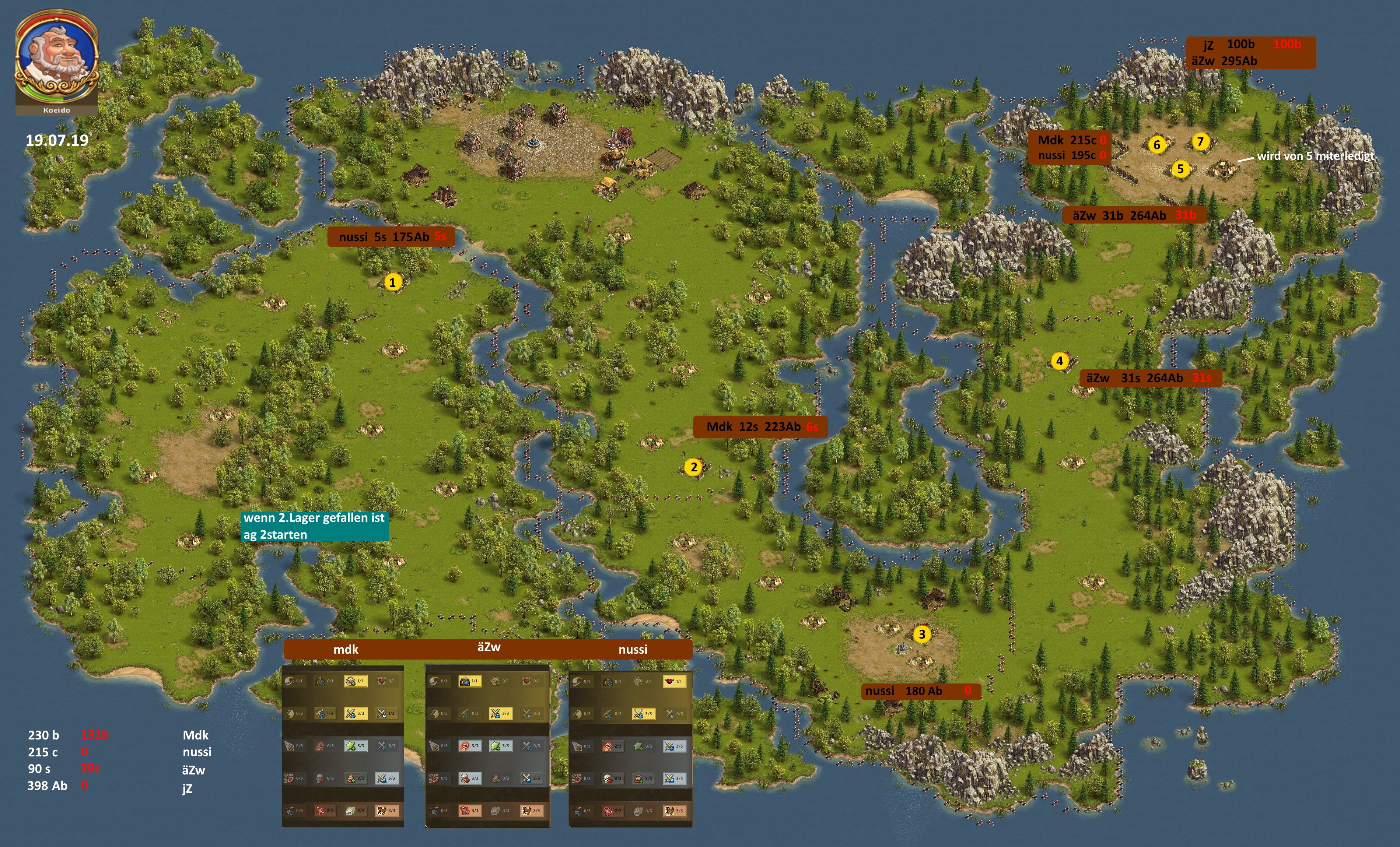
Task: Select the yellow marker numbered 5
Action: [1180, 169]
